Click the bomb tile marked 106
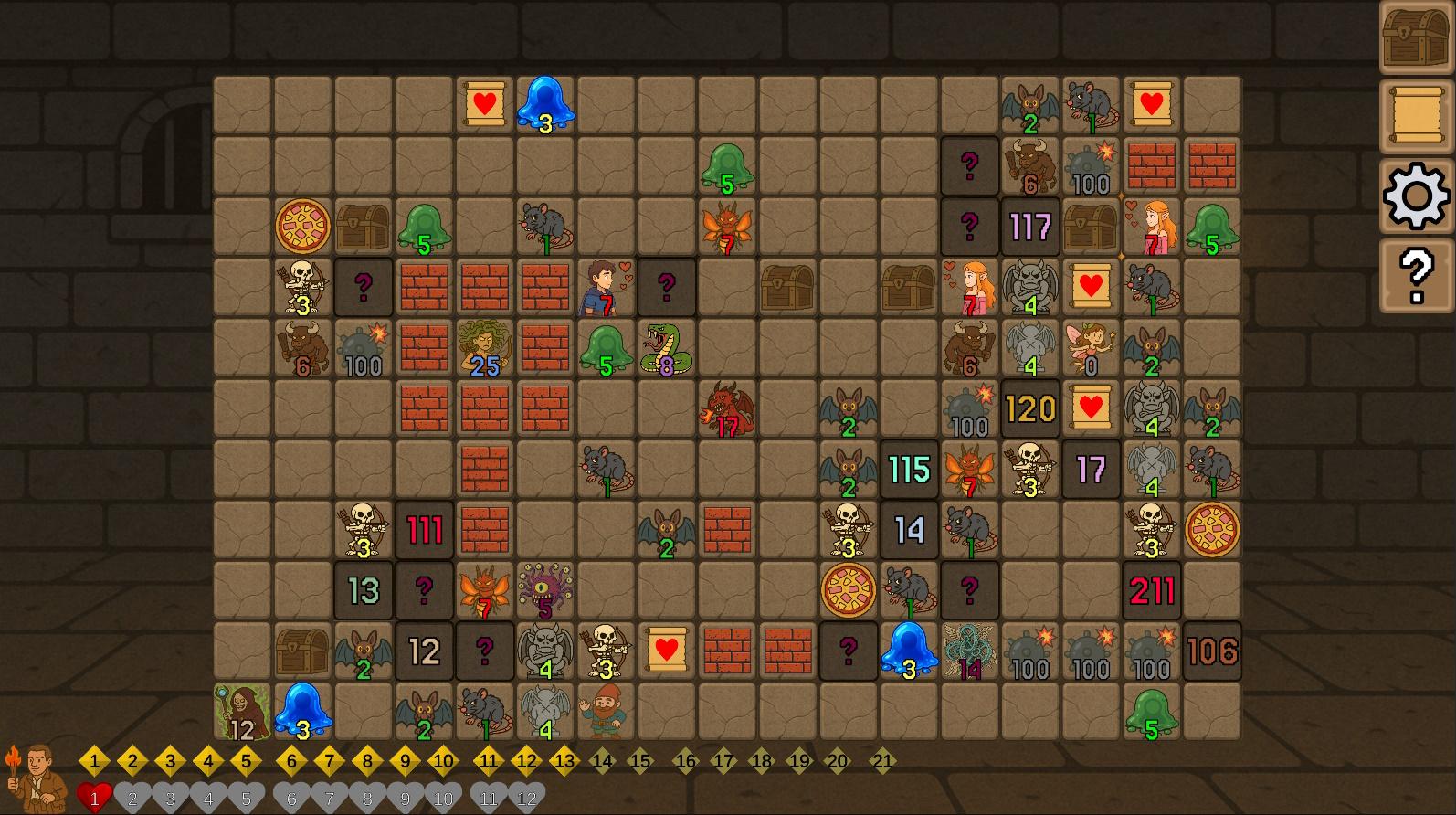This screenshot has height=815, width=1456. 1211,651
